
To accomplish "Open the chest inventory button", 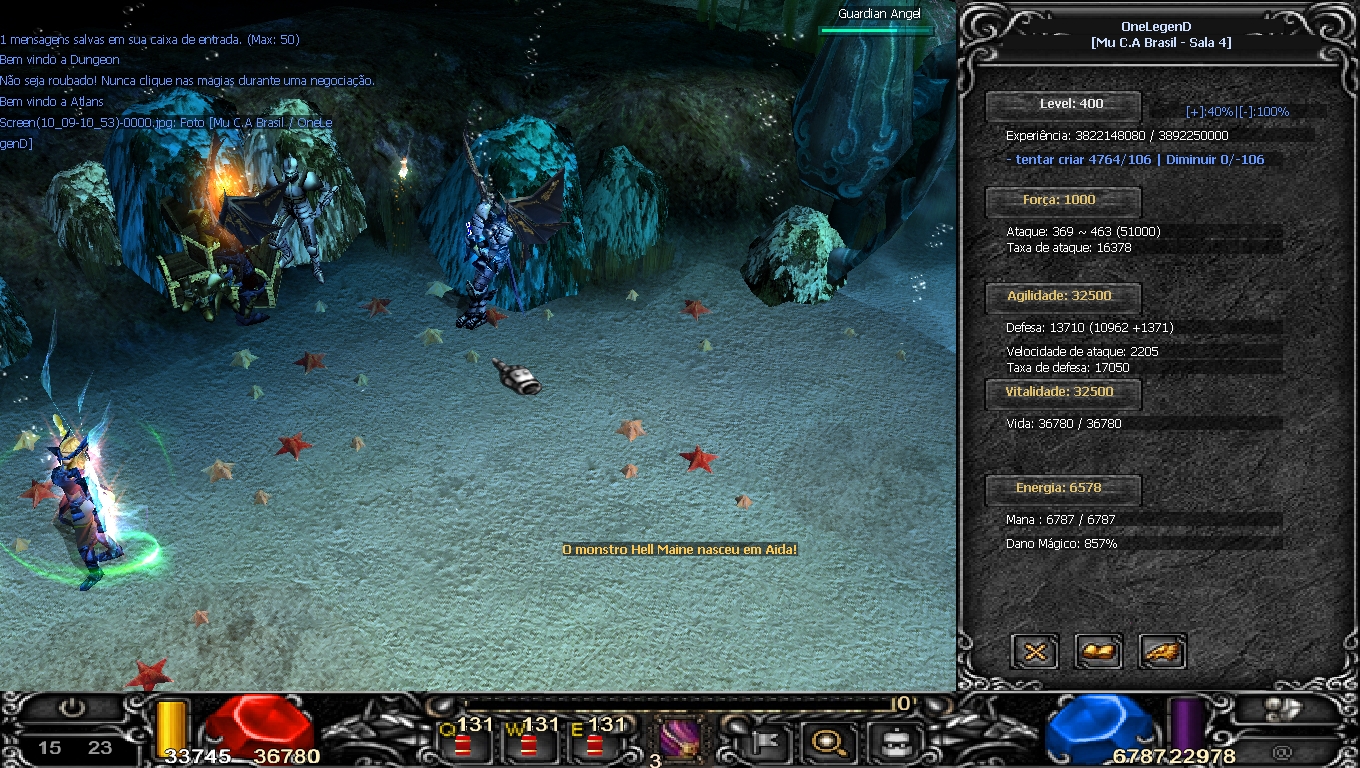I will pos(891,742).
